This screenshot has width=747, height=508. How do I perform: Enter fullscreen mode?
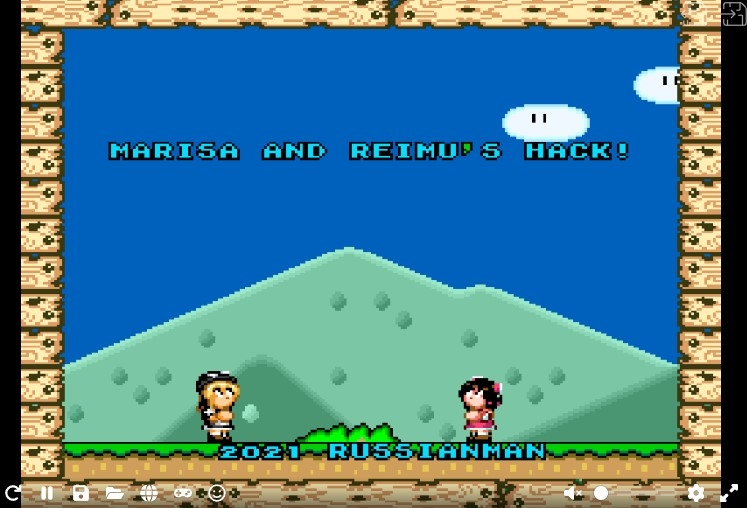[729, 493]
